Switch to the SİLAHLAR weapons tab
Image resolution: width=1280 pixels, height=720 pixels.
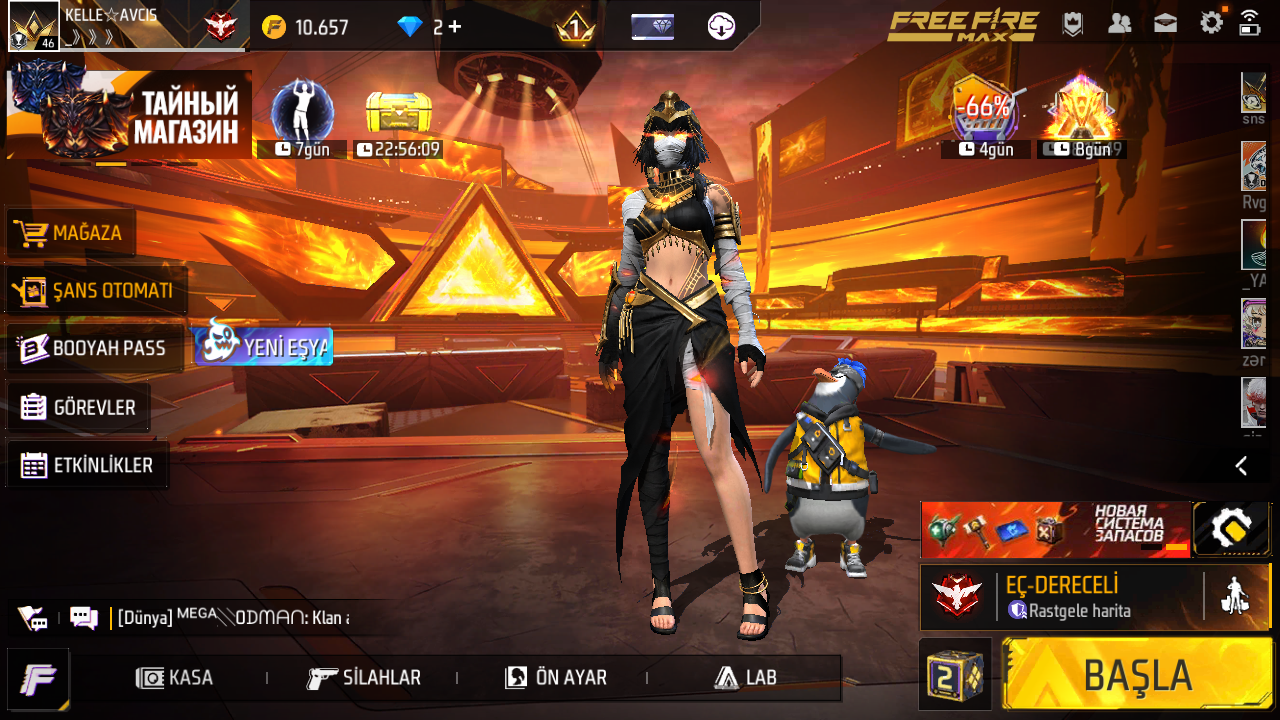(x=364, y=677)
